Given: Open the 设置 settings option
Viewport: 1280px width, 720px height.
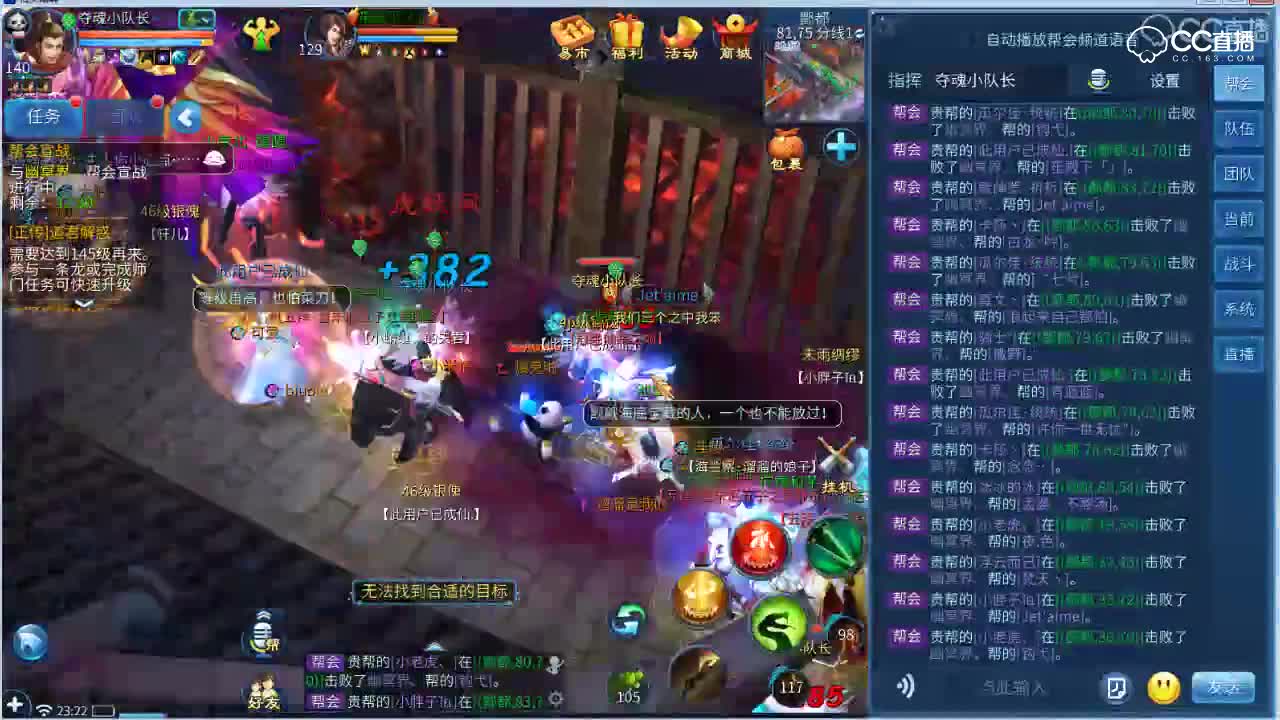Looking at the screenshot, I should [x=1165, y=81].
